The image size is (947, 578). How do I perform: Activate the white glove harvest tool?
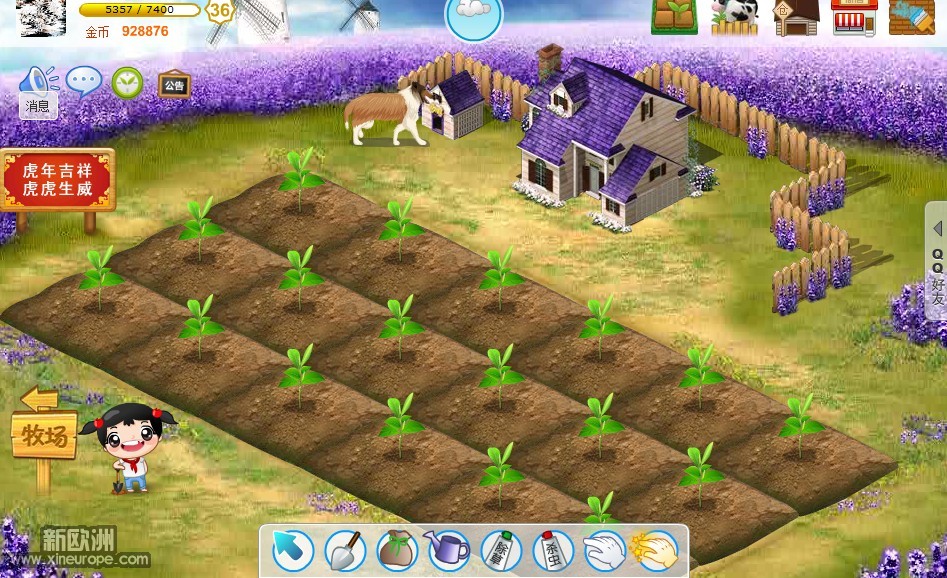point(603,550)
